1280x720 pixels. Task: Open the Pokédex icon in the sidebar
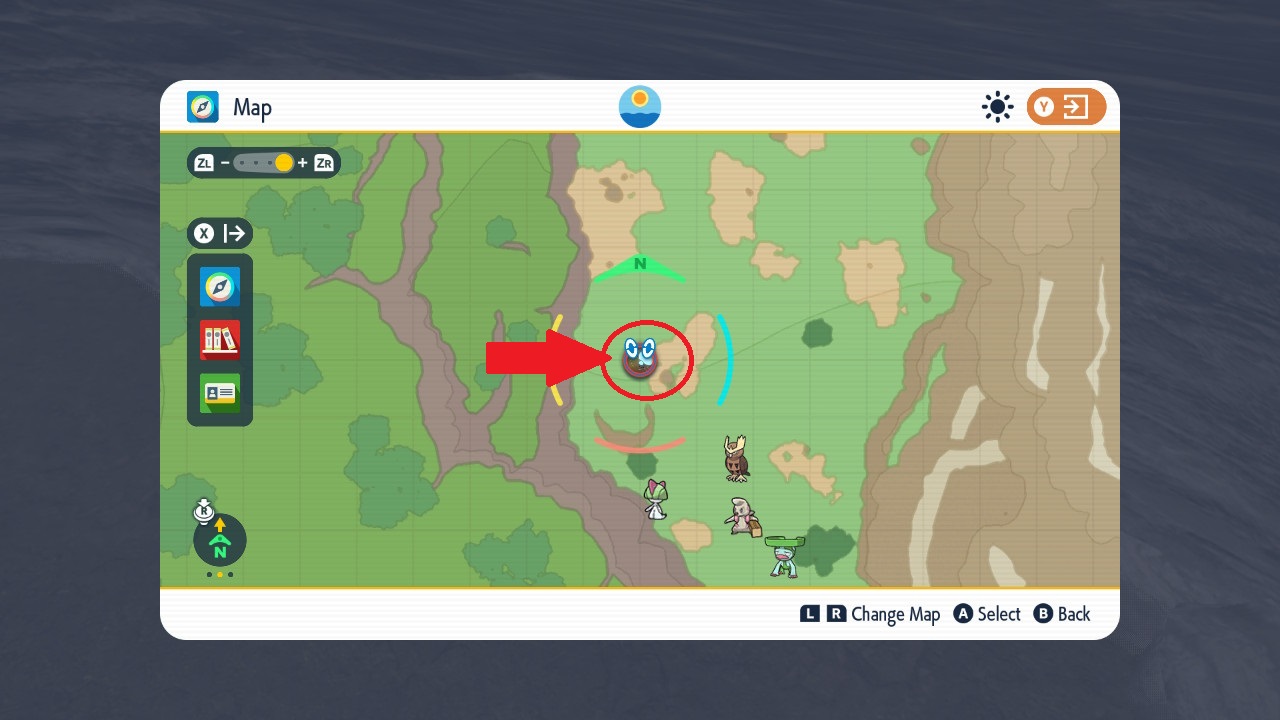click(x=219, y=340)
